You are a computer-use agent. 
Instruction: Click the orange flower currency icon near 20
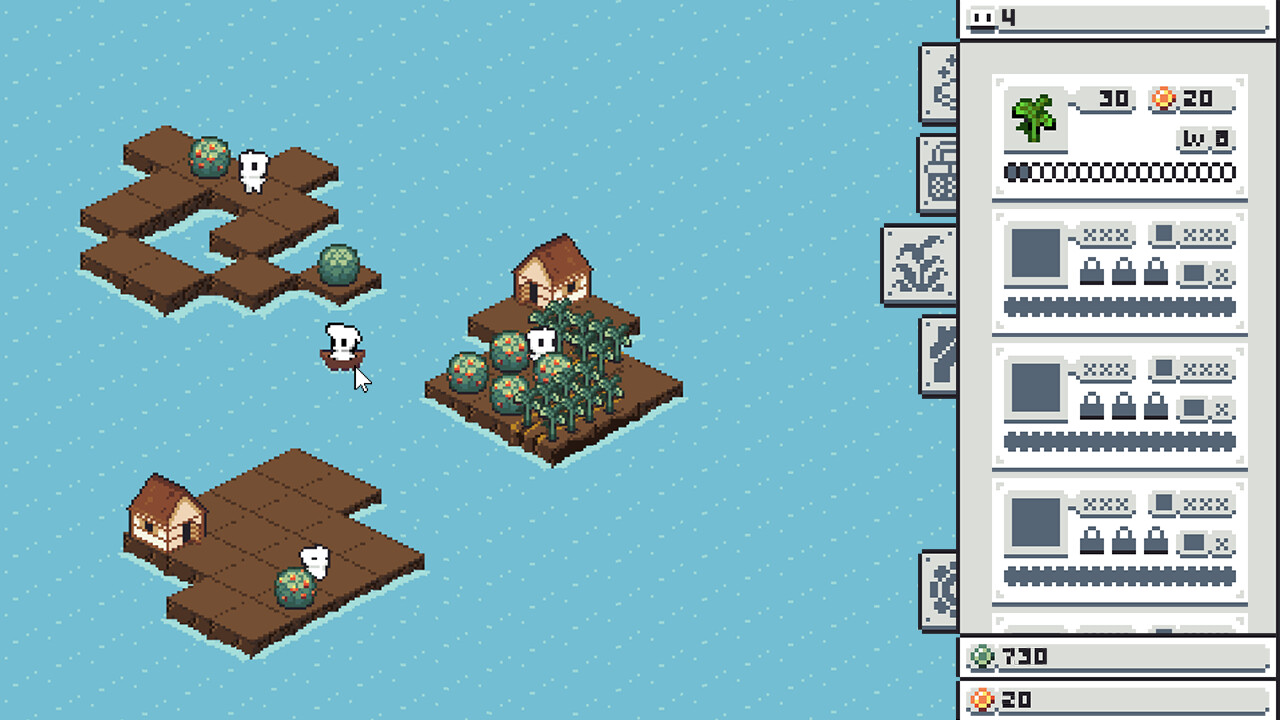tap(981, 700)
